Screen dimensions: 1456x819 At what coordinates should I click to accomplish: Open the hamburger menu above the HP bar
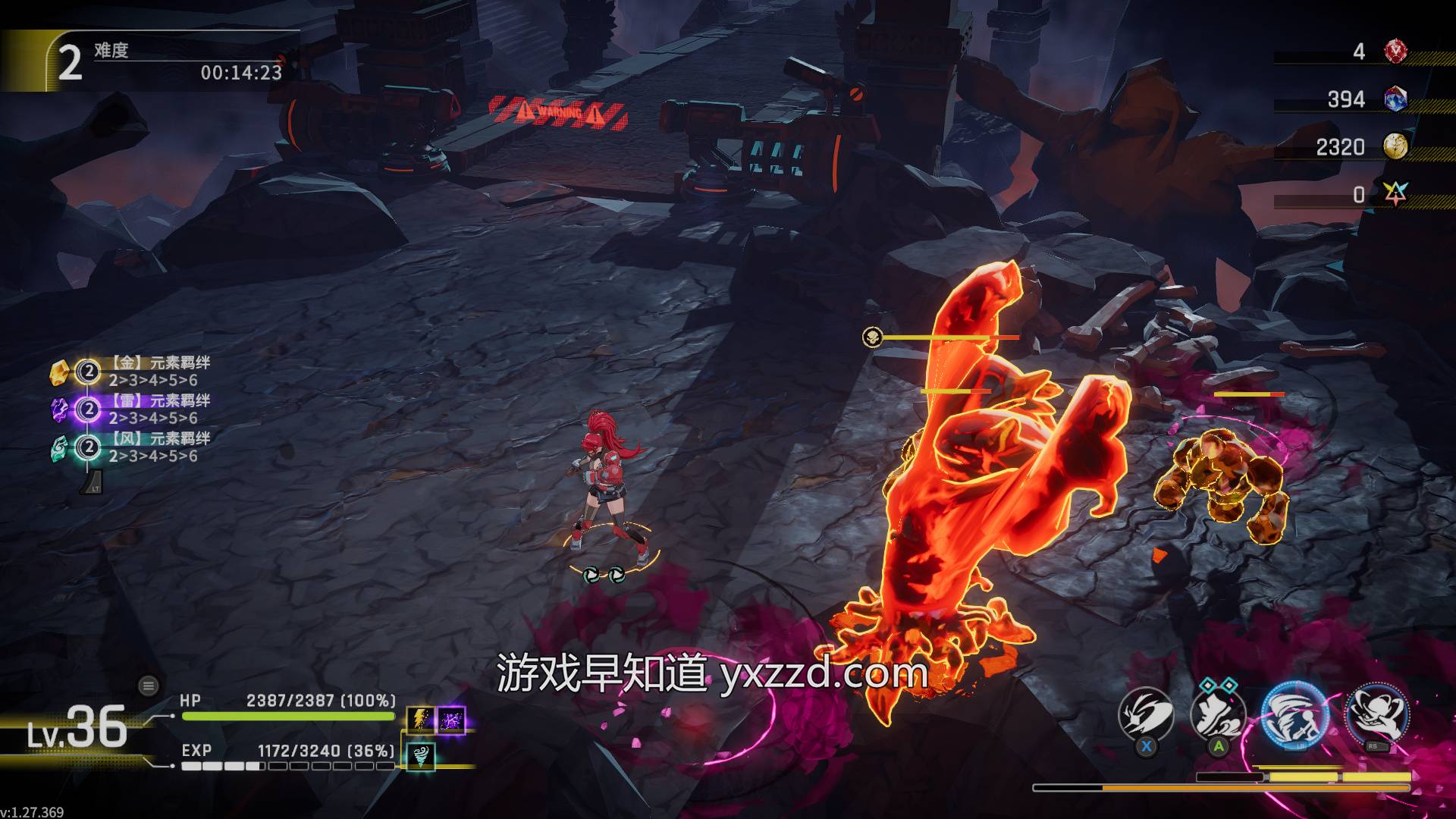pyautogui.click(x=149, y=686)
